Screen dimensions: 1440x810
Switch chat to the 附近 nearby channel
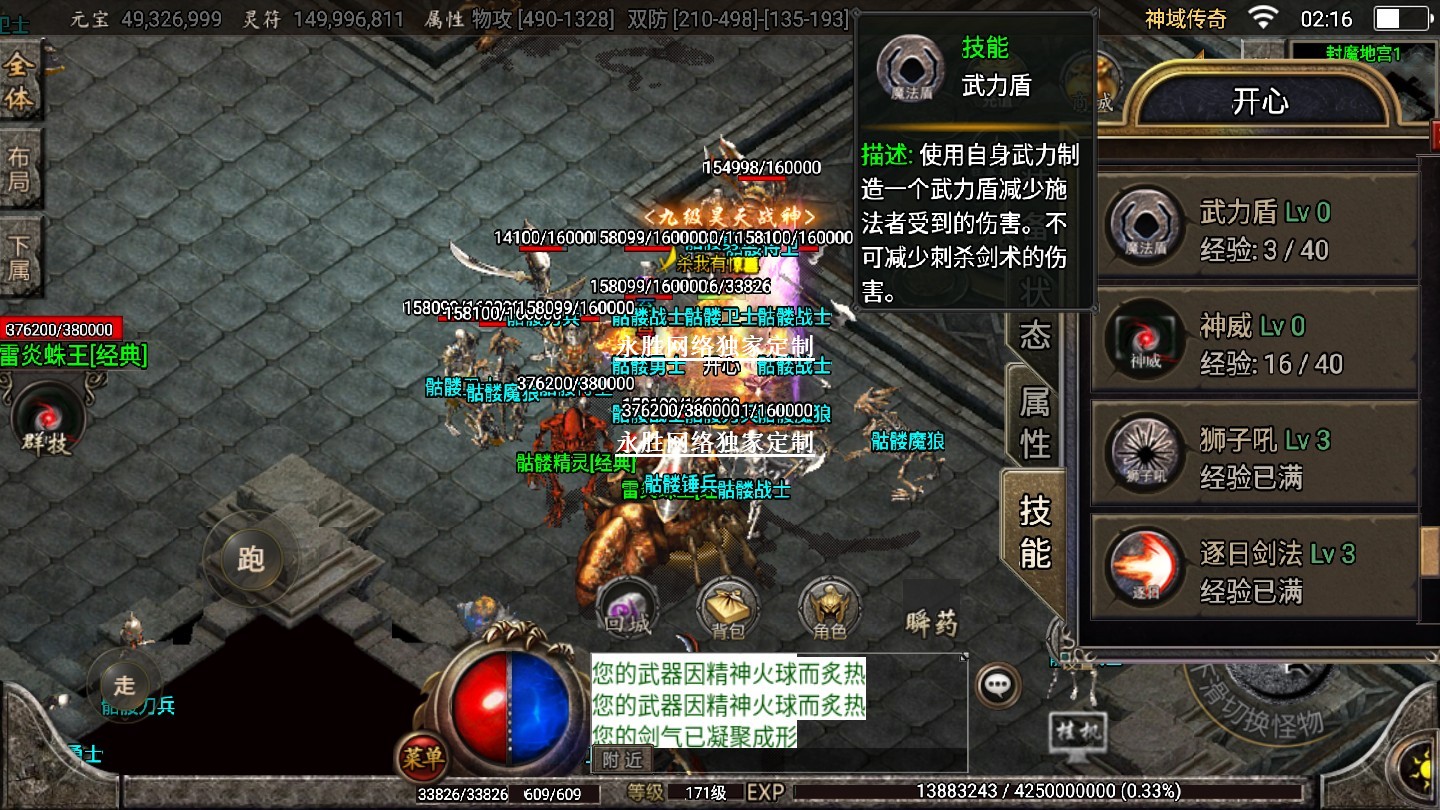pyautogui.click(x=621, y=760)
